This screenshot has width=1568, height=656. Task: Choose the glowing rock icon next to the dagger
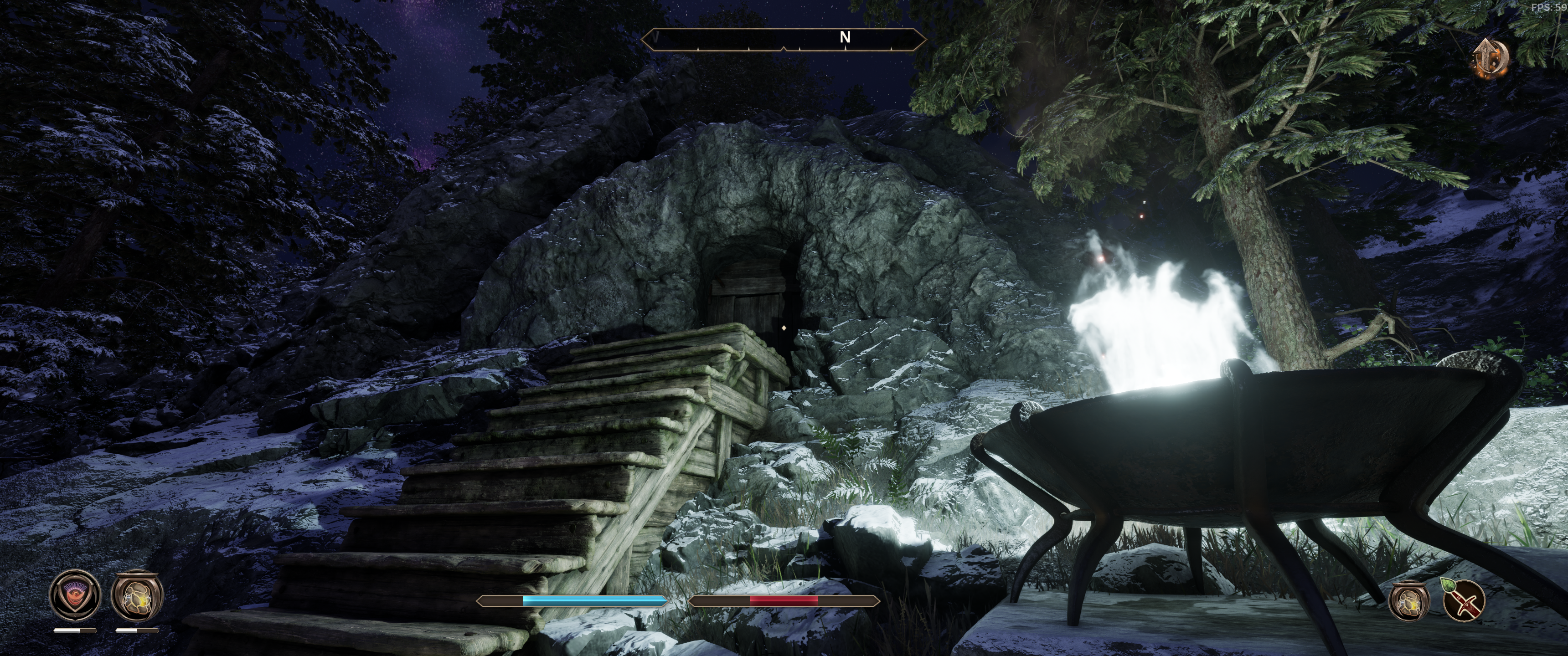[1409, 600]
